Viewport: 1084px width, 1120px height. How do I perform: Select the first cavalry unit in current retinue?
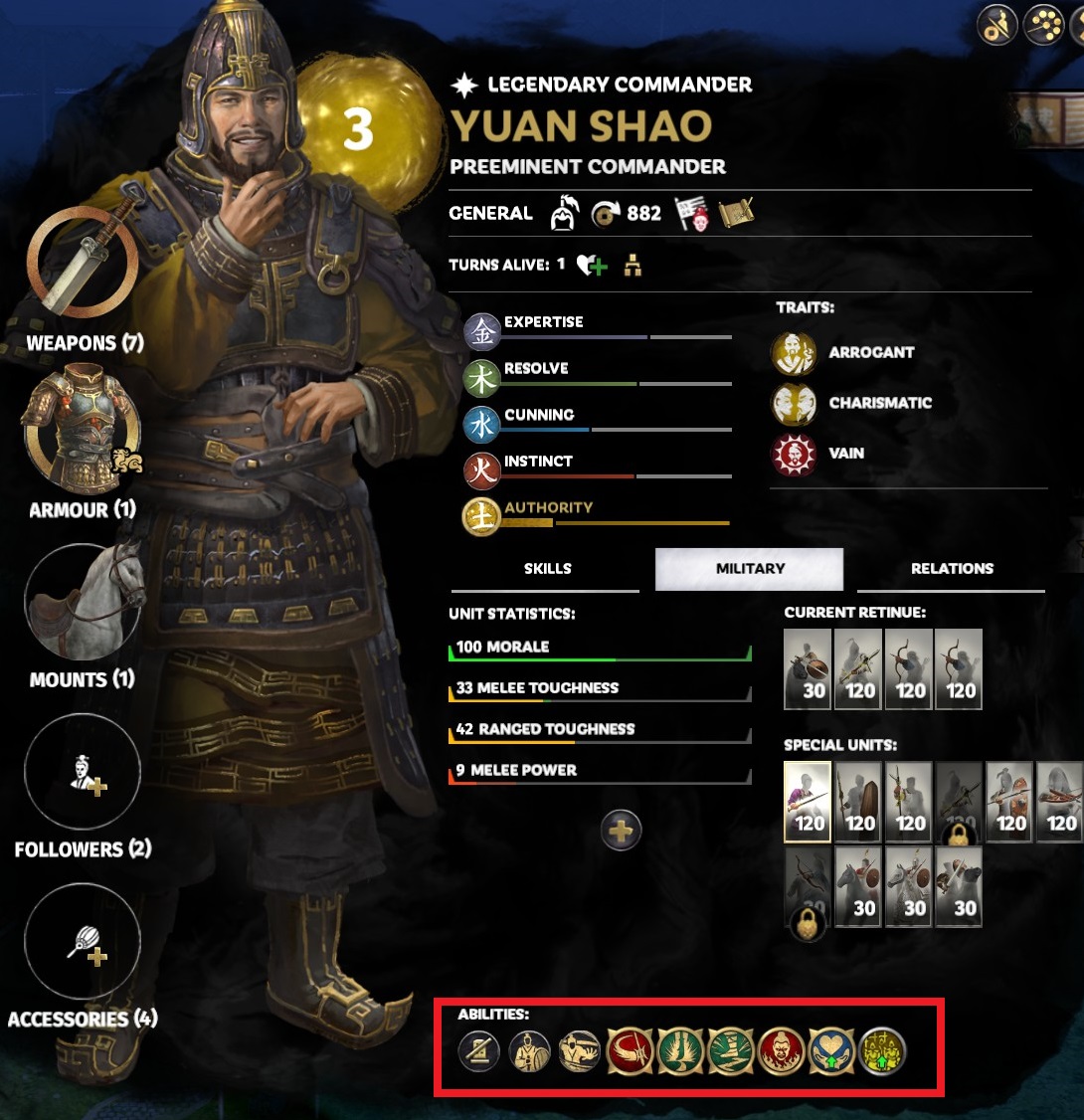coord(808,669)
